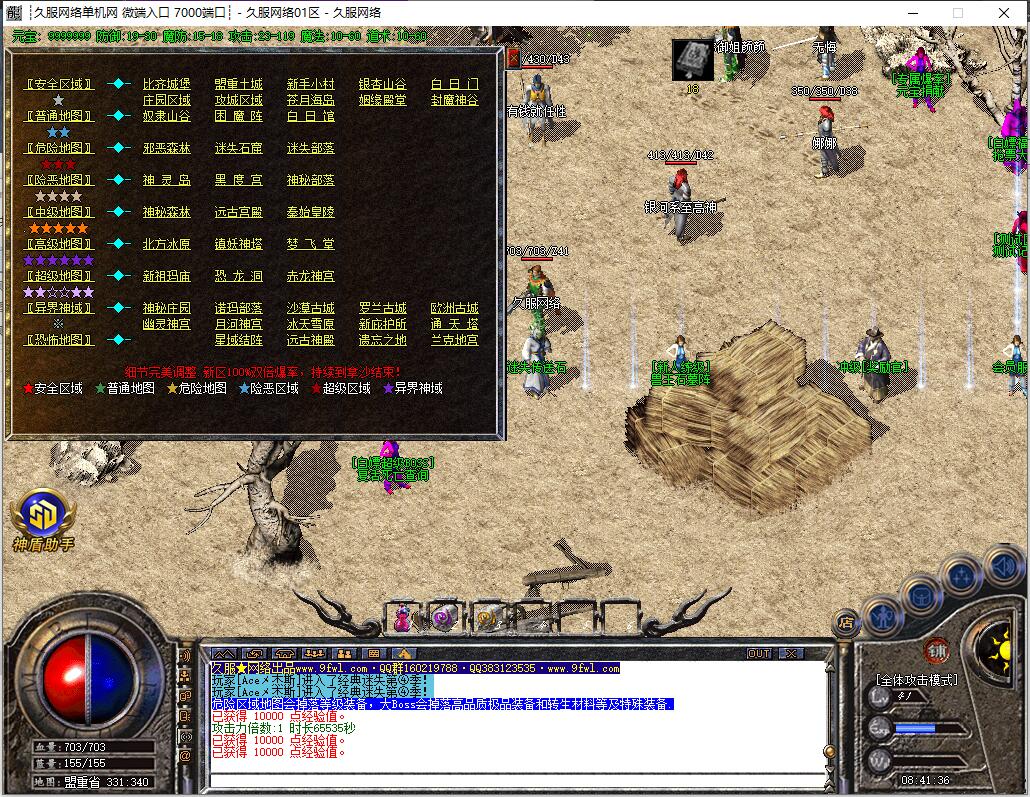Open the 店 shop button

pos(846,621)
